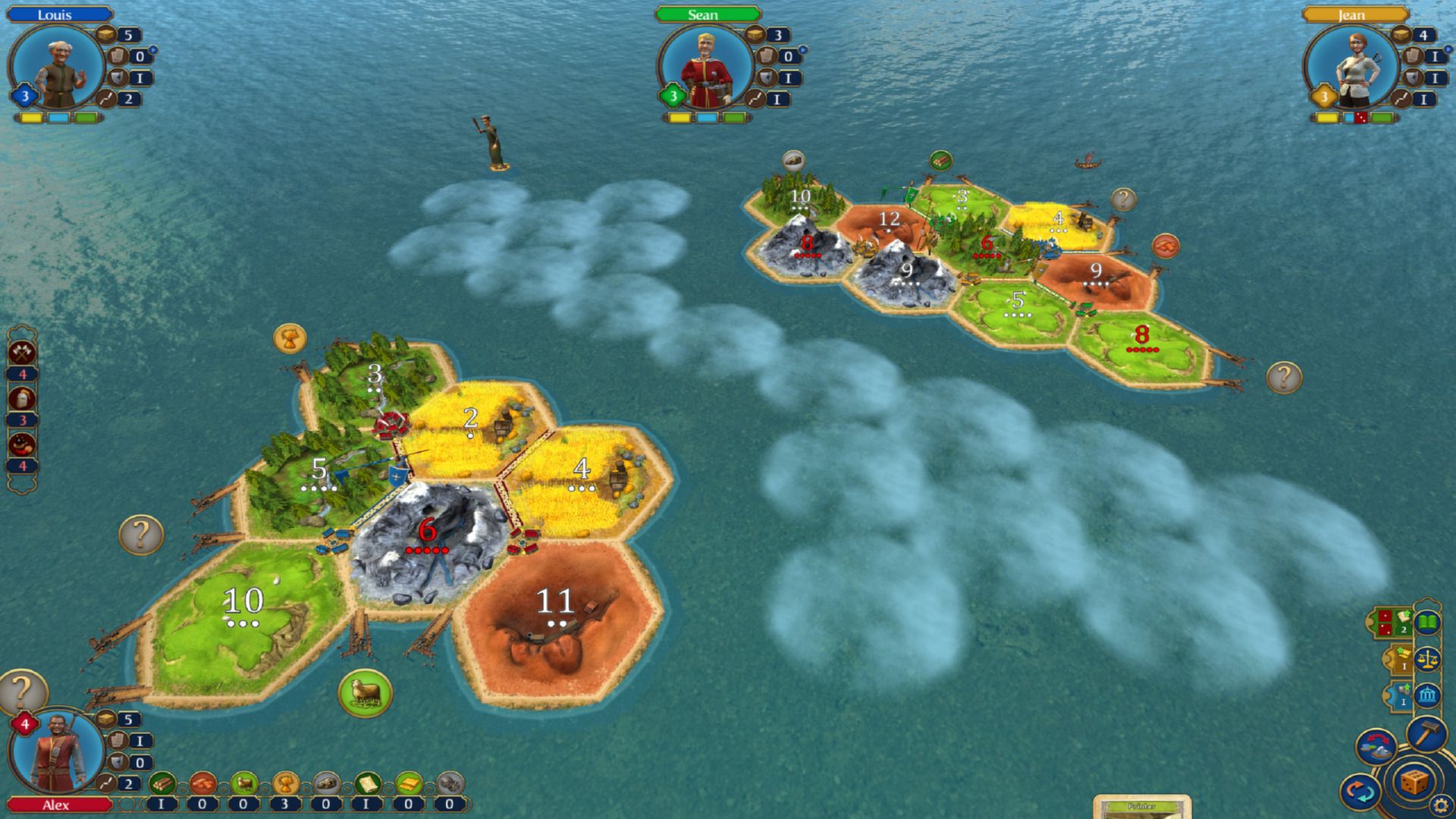Click the crossed axes barbarian icon
1456x819 pixels.
21,352
